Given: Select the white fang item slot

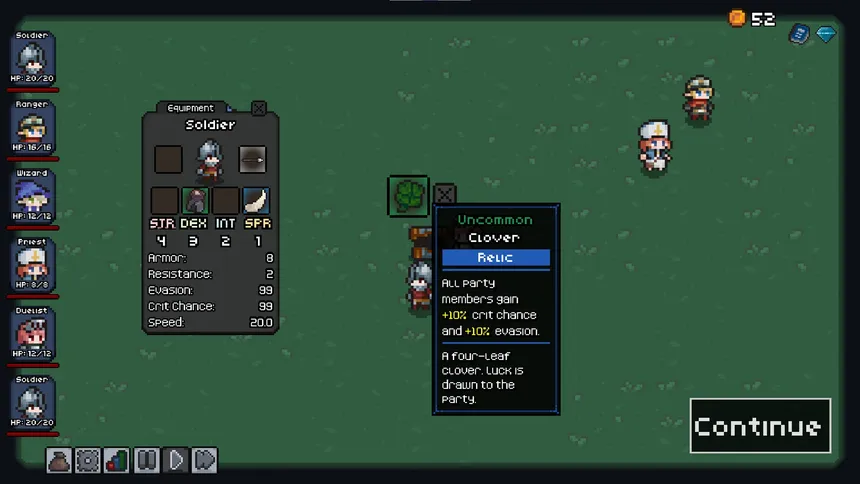Looking at the screenshot, I should (x=257, y=200).
